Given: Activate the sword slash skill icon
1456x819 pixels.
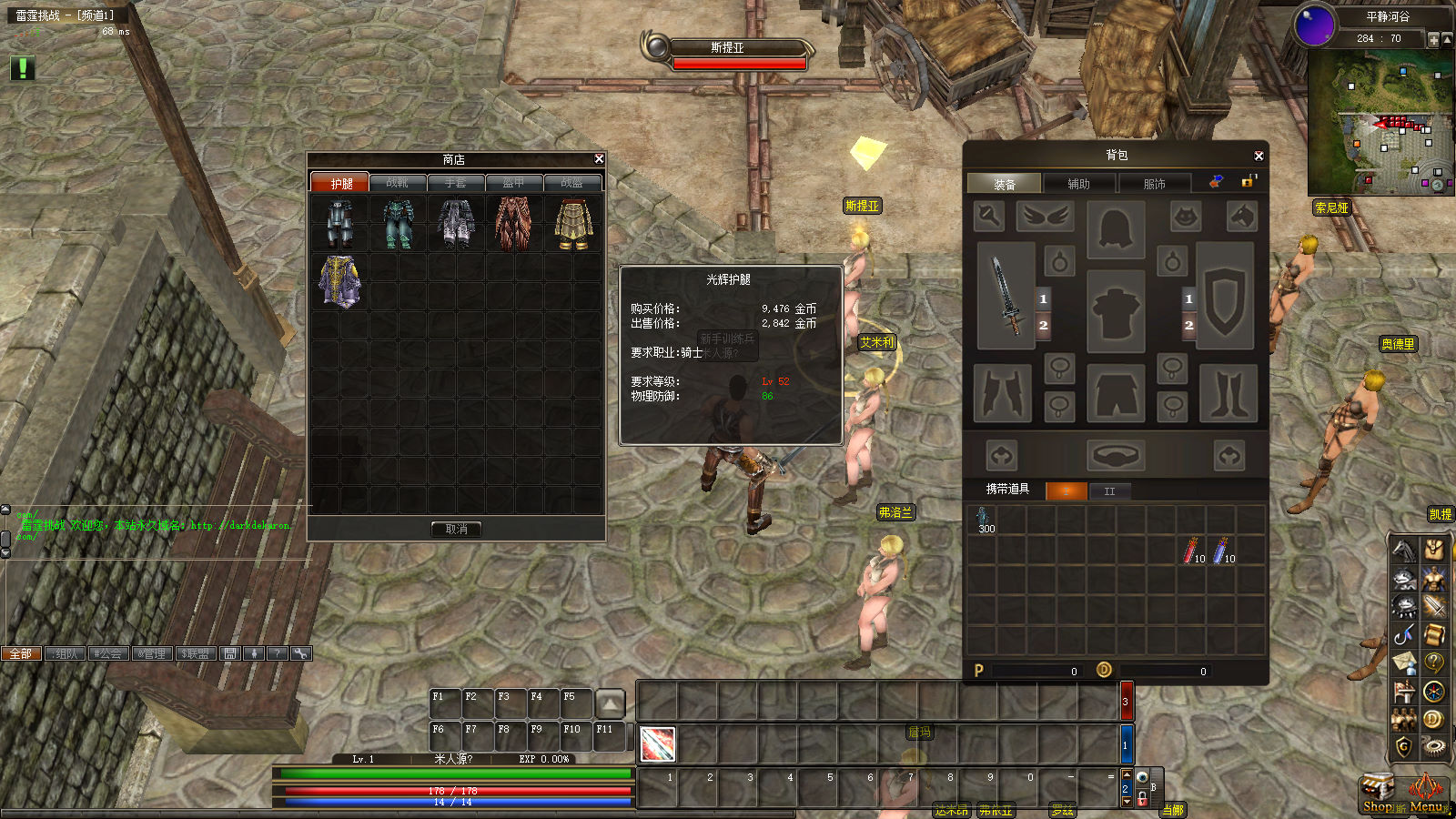Looking at the screenshot, I should [657, 744].
